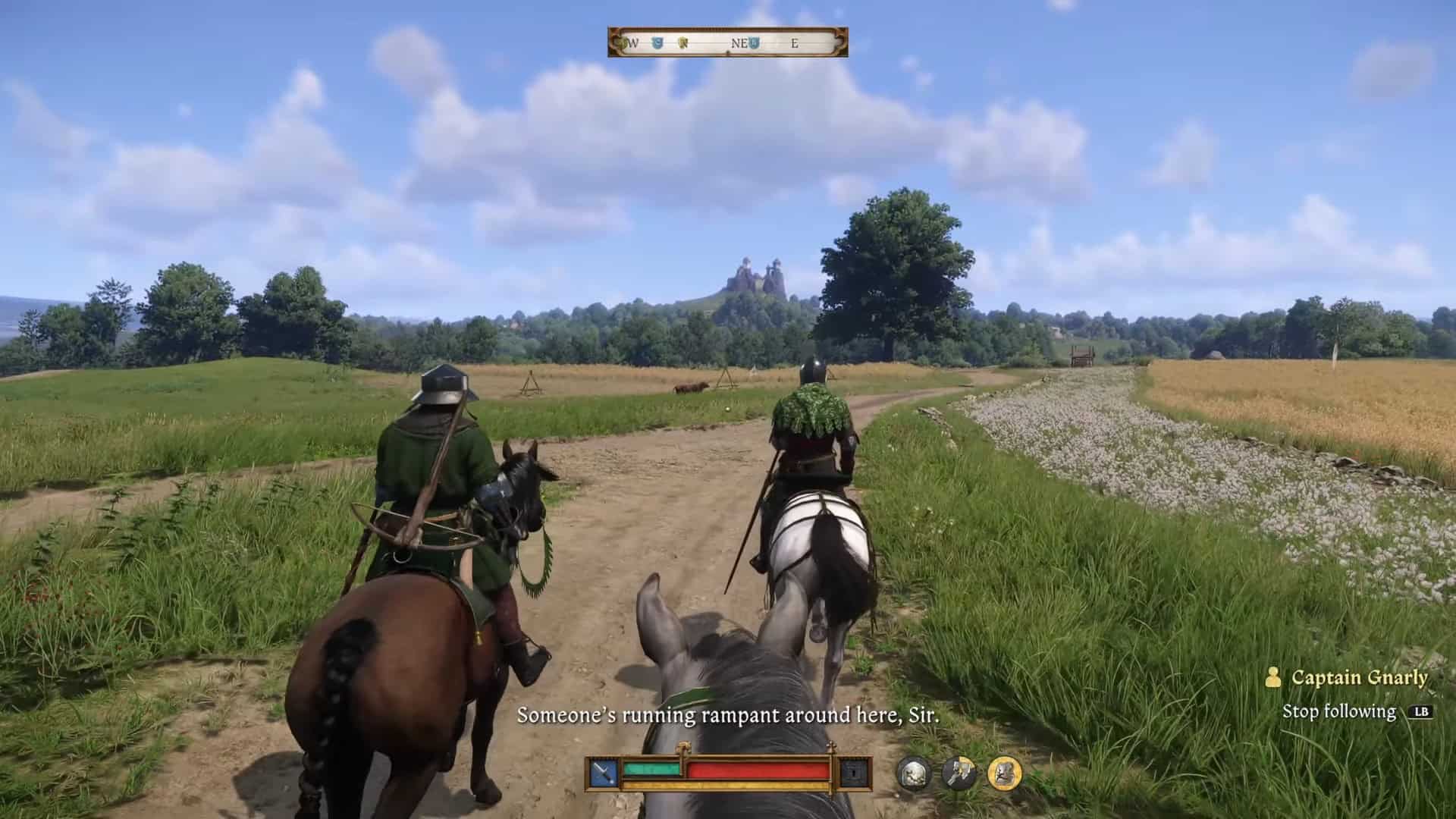Select the yellow shield marker on the compass
1456x819 pixels.
pyautogui.click(x=682, y=43)
